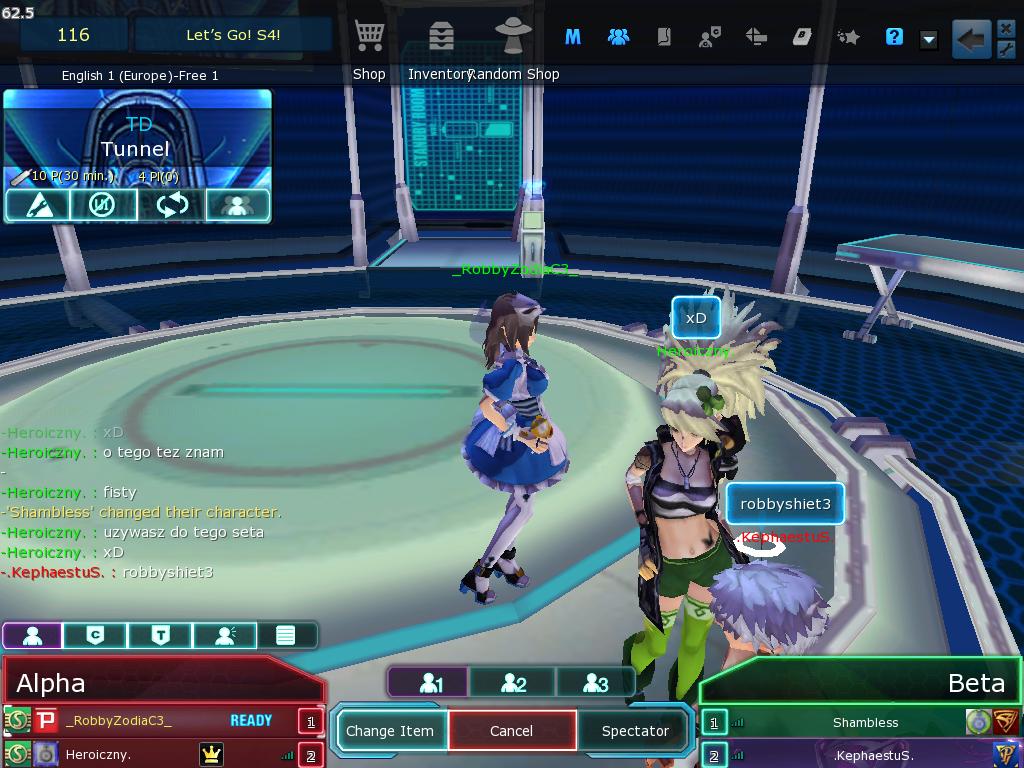
Task: Open the friends group icon in top bar
Action: [618, 37]
